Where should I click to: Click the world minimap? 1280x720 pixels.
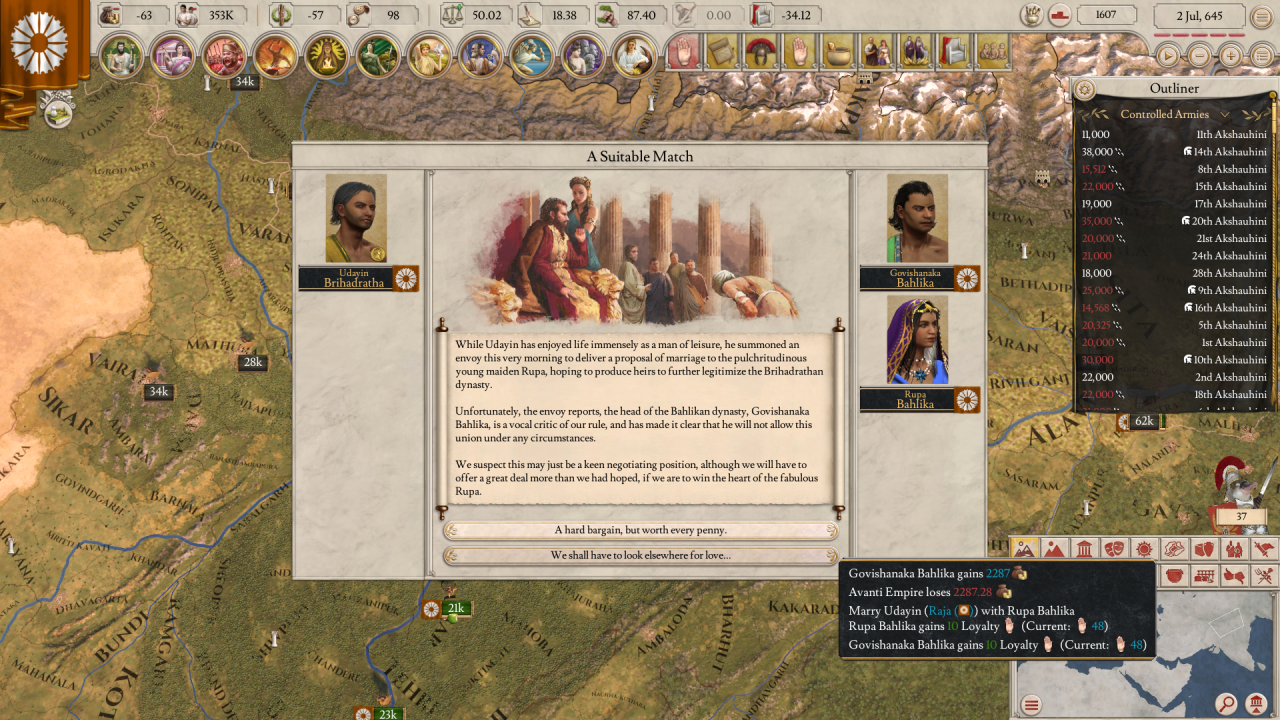pyautogui.click(x=1140, y=650)
